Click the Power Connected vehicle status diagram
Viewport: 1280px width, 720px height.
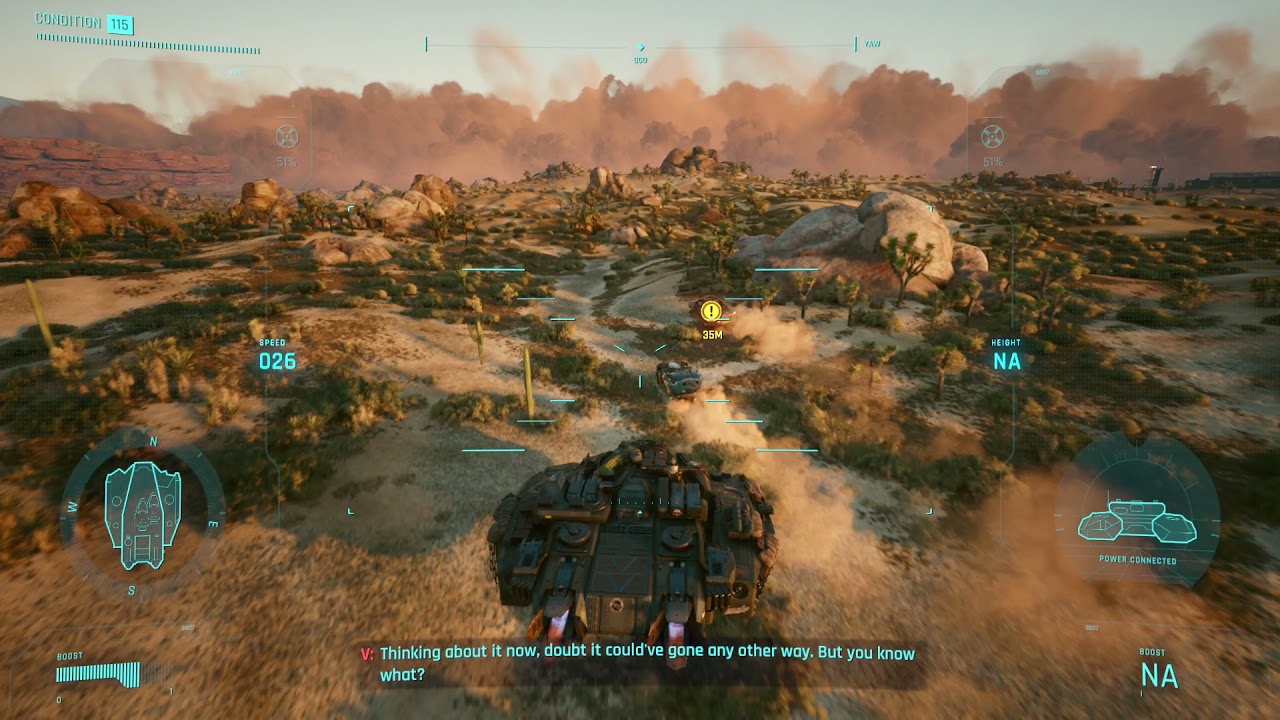1138,521
